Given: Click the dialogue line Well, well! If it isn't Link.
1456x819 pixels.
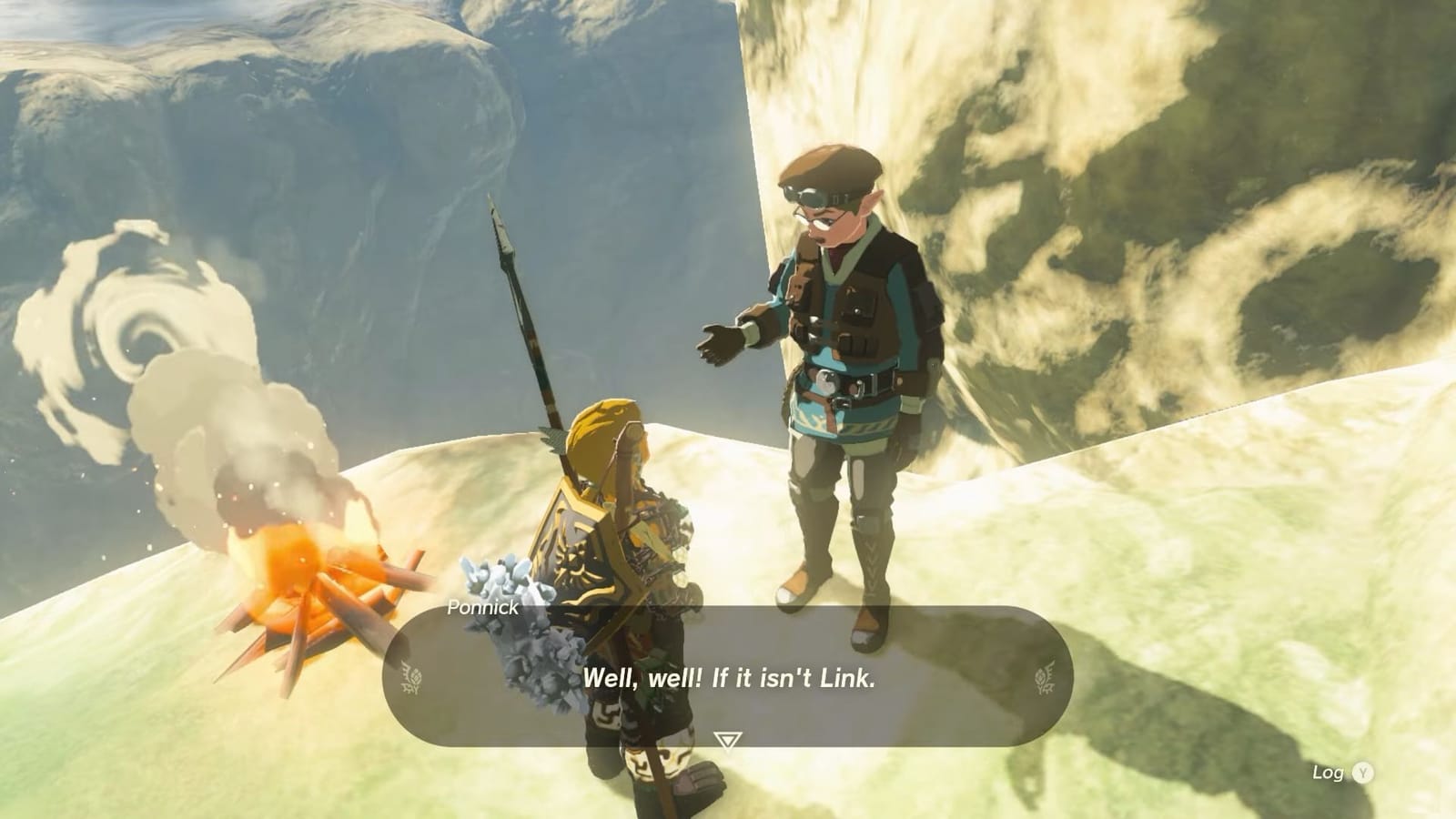Looking at the screenshot, I should pyautogui.click(x=728, y=678).
